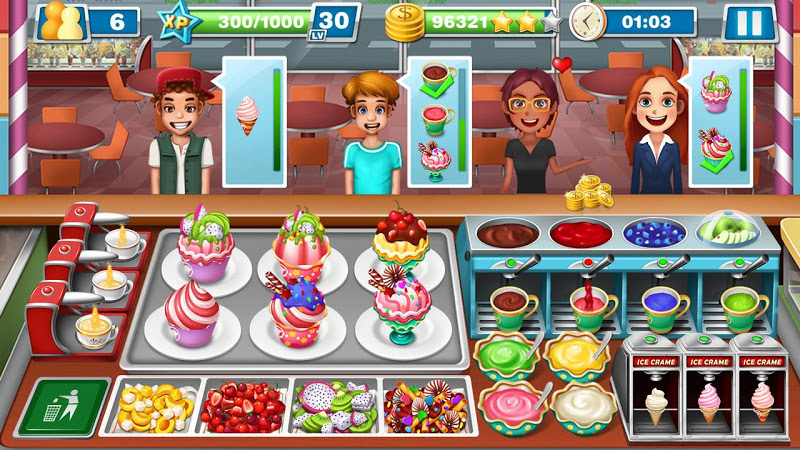Scoop from the green ice cream bowl
Image resolution: width=800 pixels, height=450 pixels.
[x=508, y=355]
